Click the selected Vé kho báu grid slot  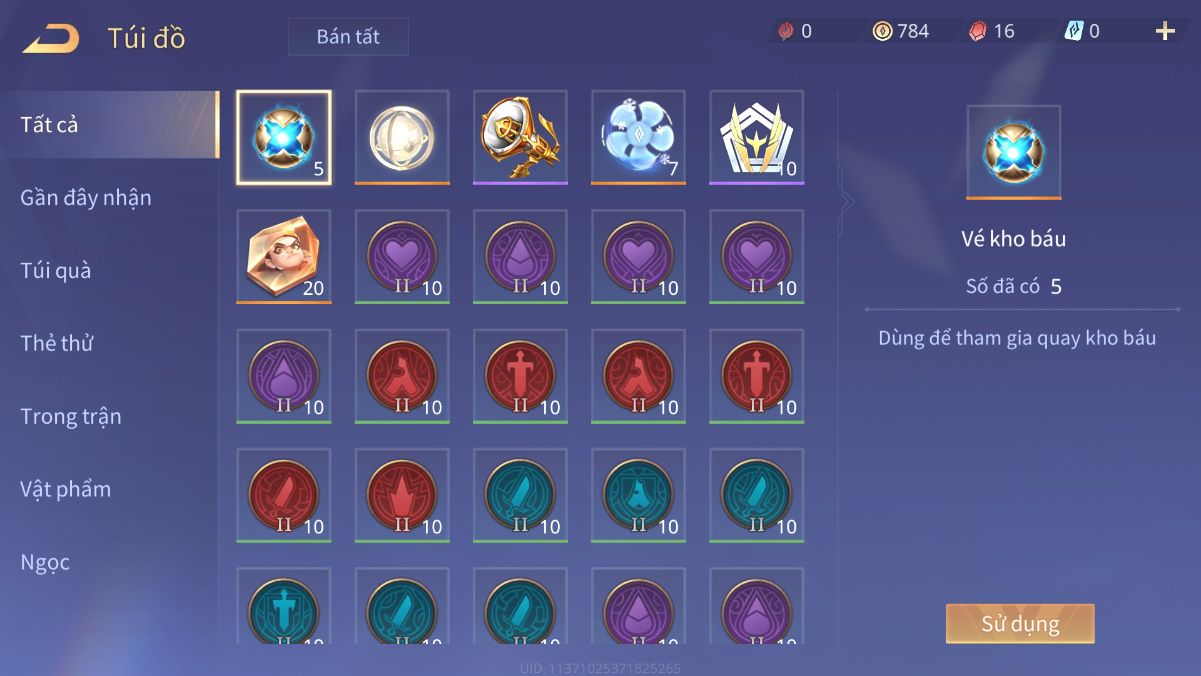284,137
